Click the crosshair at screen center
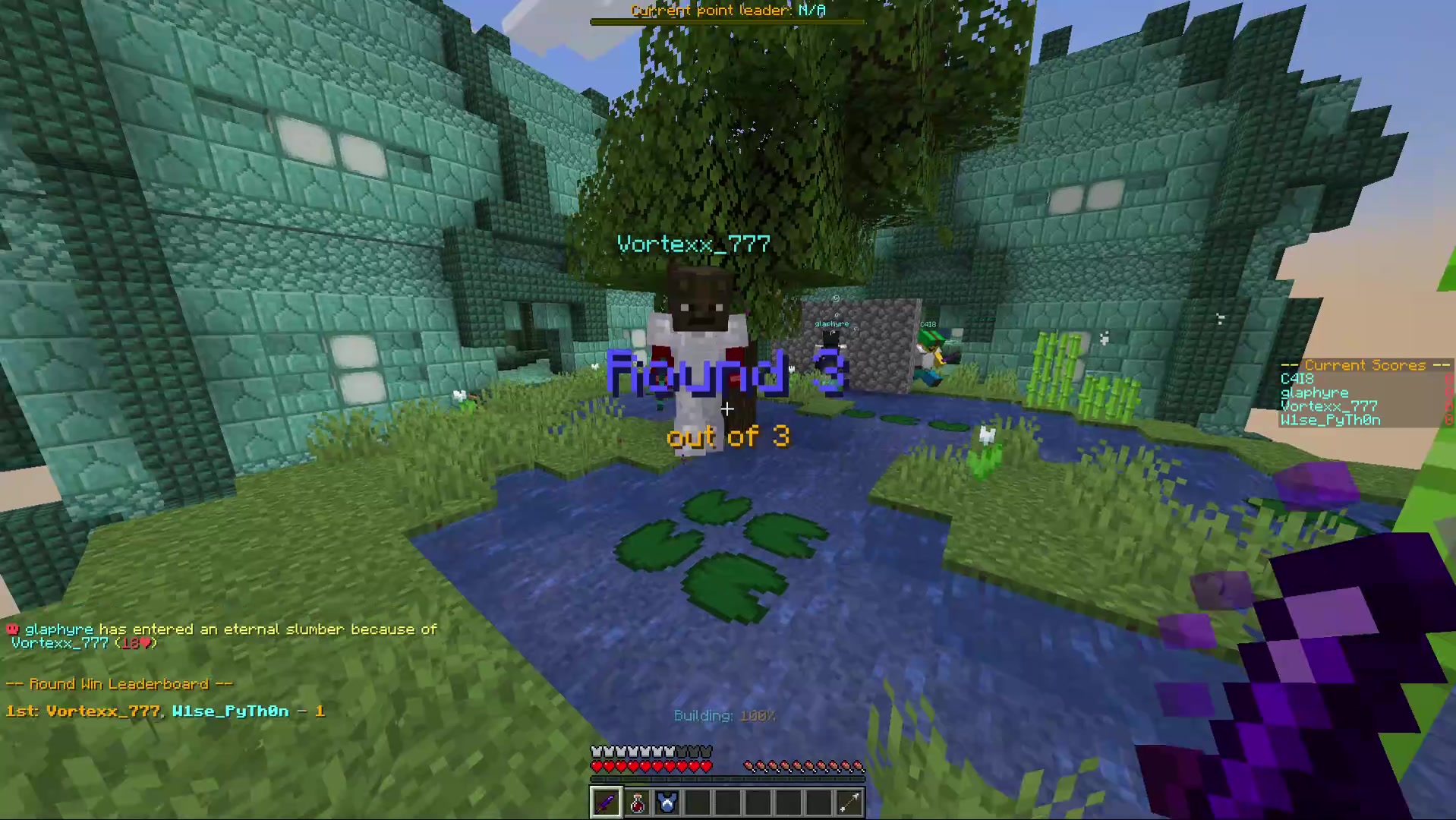 [x=726, y=409]
